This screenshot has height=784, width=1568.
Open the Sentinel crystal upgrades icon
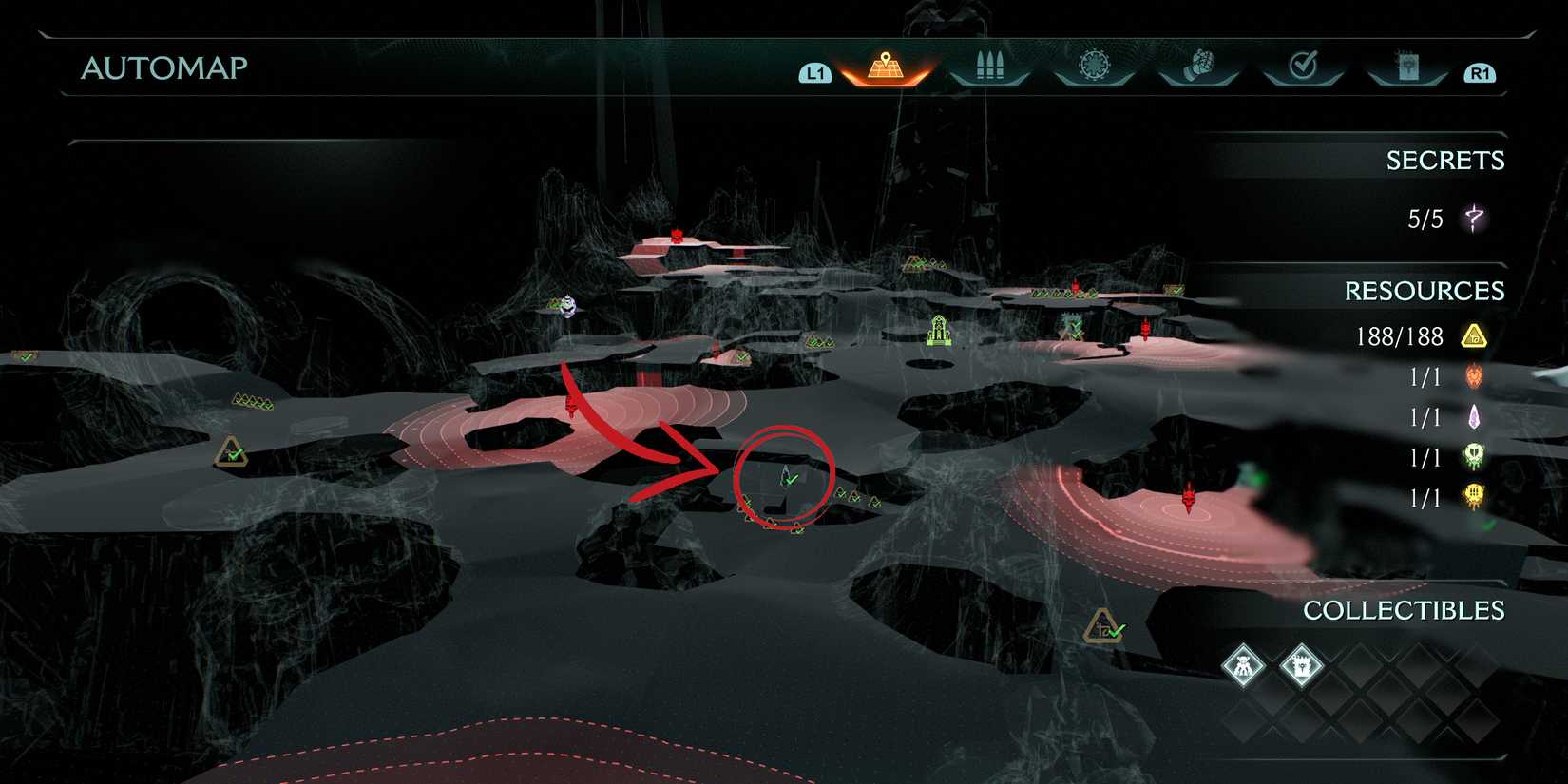(x=1095, y=65)
